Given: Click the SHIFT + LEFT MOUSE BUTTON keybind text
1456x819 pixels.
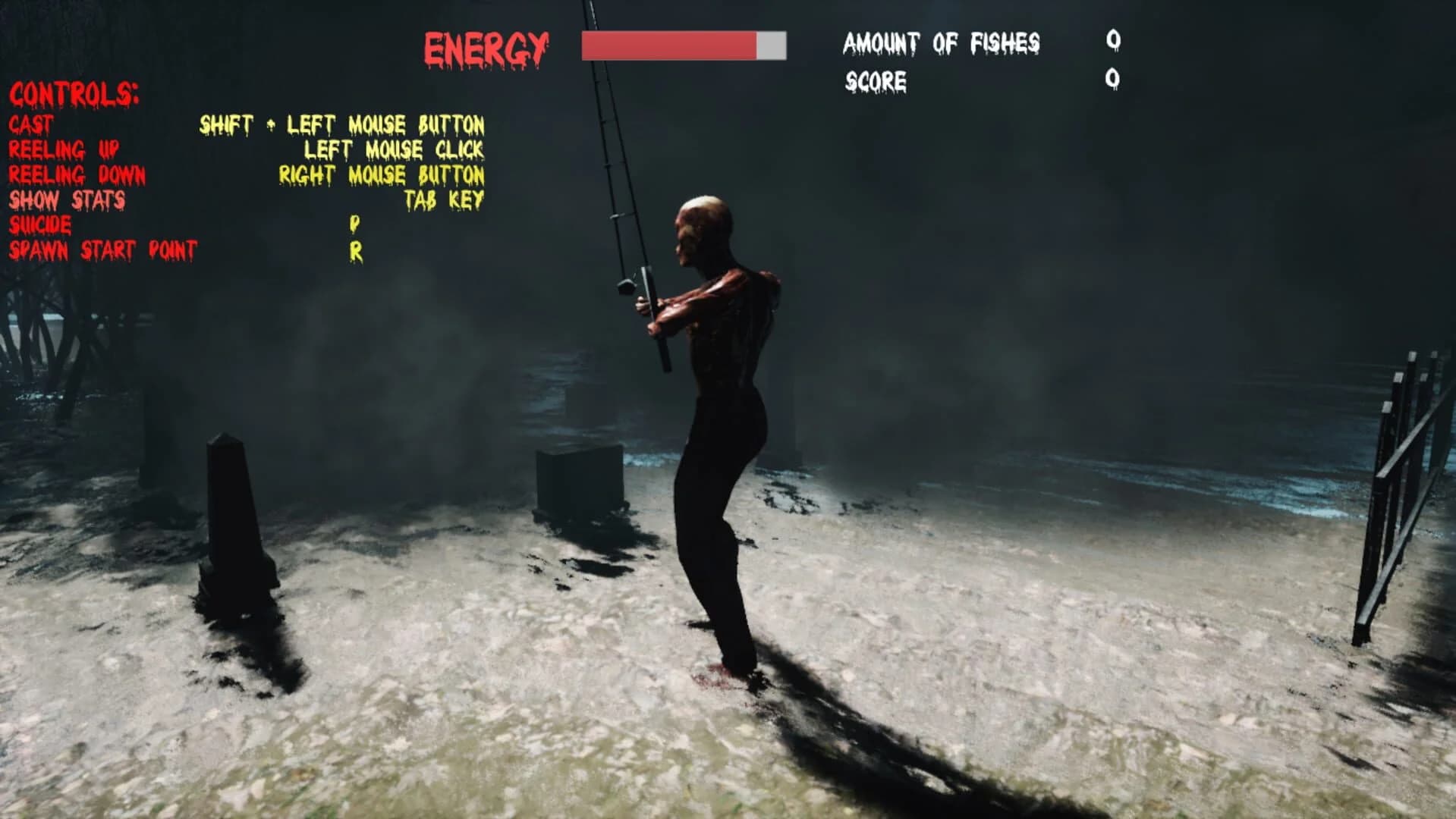Looking at the screenshot, I should click(x=343, y=125).
